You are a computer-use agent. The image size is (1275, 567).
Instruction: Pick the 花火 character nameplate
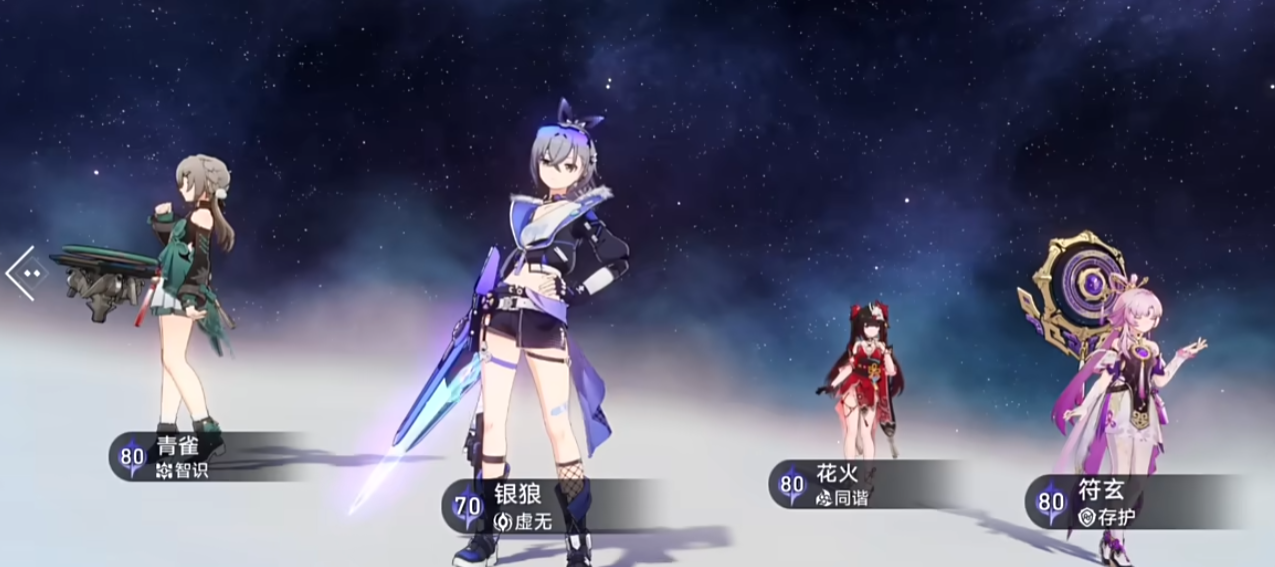pyautogui.click(x=830, y=484)
